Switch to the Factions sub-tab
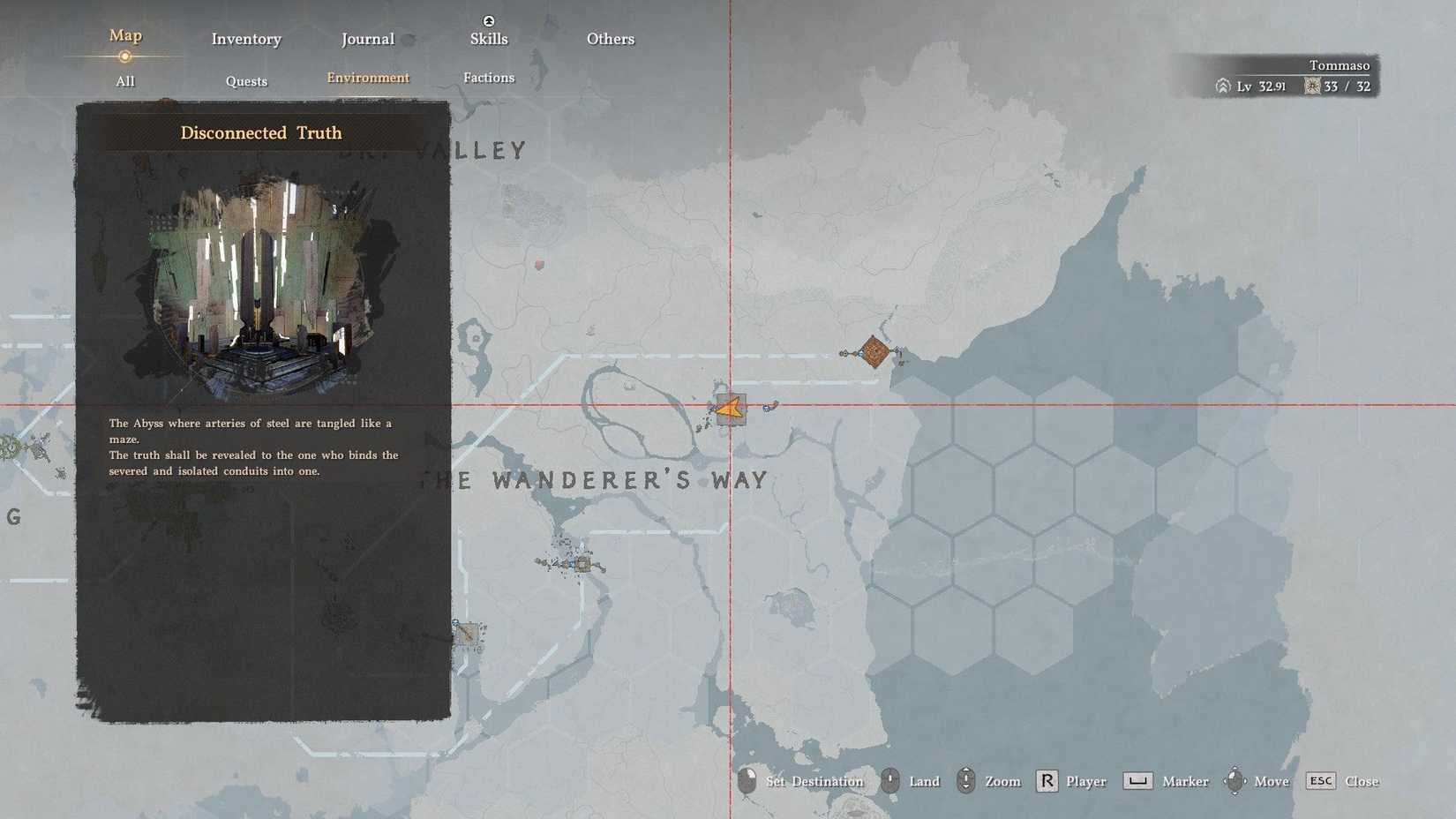The width and height of the screenshot is (1456, 819). coord(488,78)
